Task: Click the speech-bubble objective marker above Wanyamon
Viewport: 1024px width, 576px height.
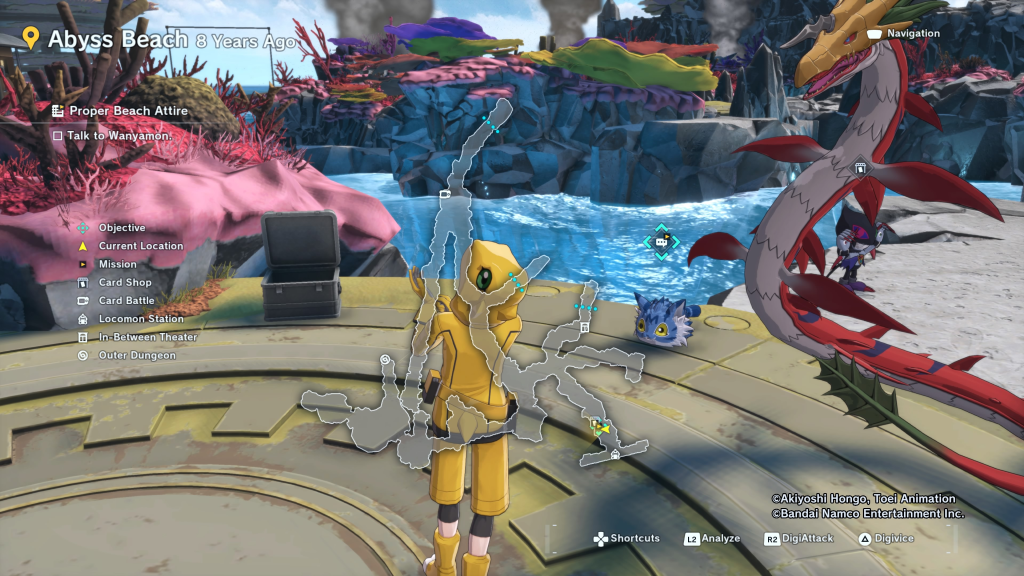Action: click(661, 241)
